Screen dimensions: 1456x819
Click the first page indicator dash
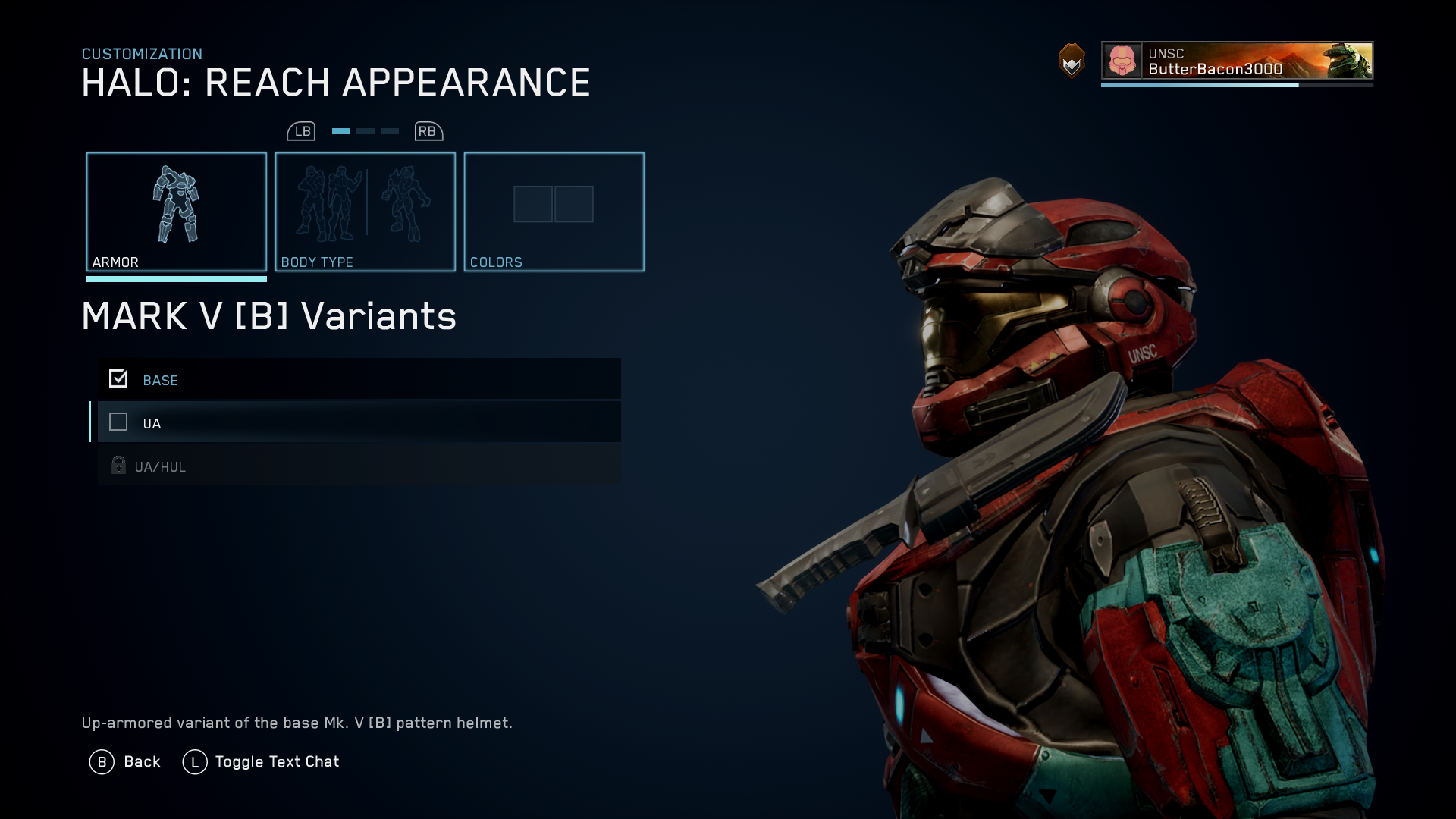(340, 130)
